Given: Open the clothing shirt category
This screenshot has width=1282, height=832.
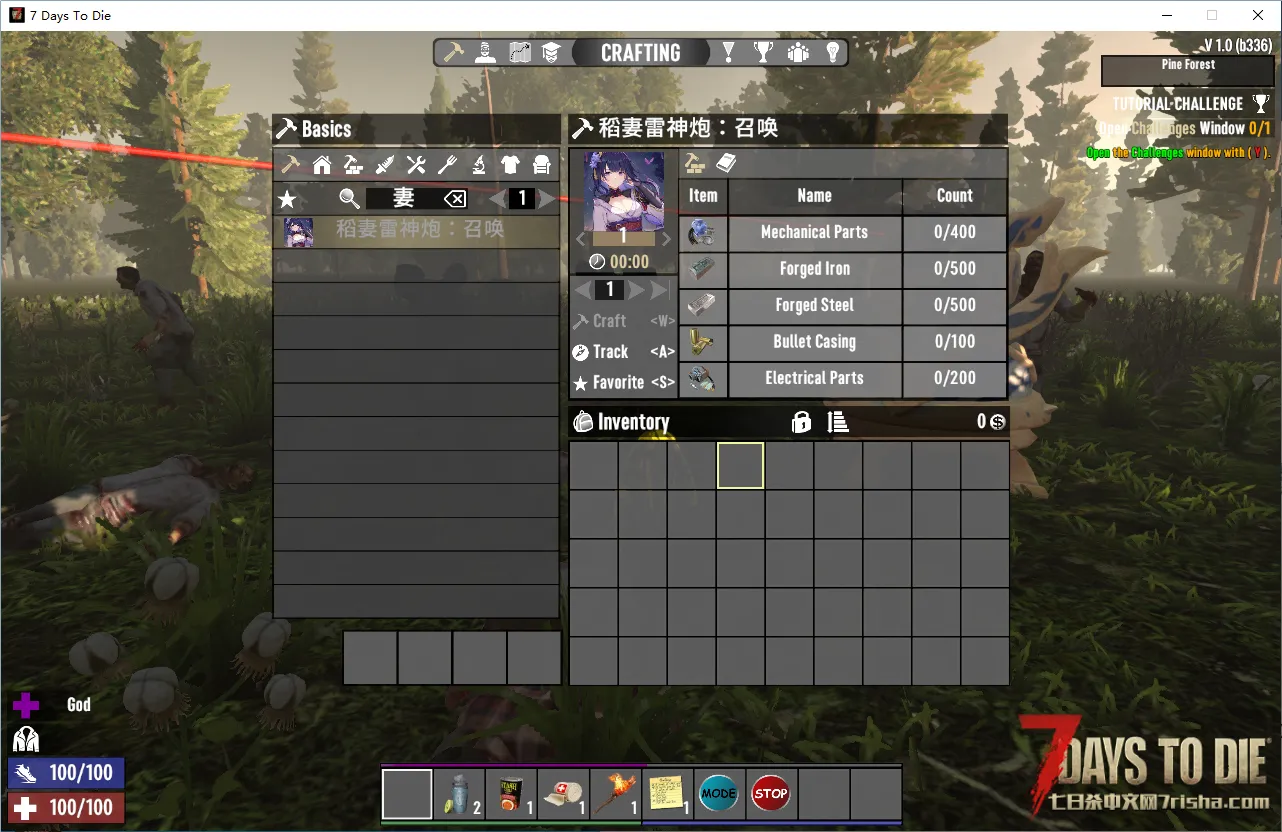Looking at the screenshot, I should coord(510,165).
